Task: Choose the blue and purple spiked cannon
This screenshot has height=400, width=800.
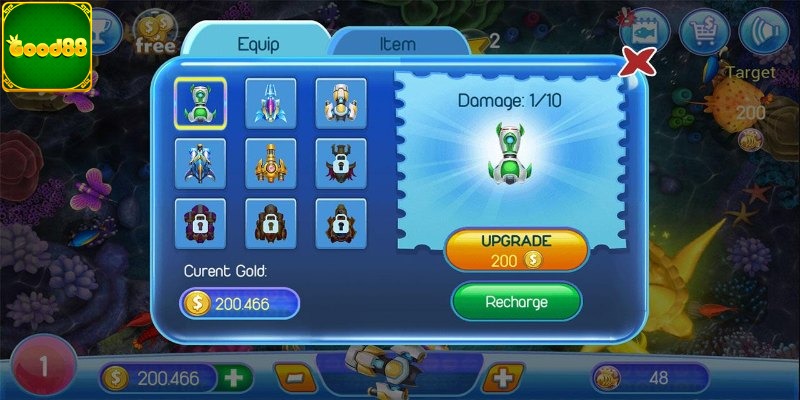Action: [270, 103]
